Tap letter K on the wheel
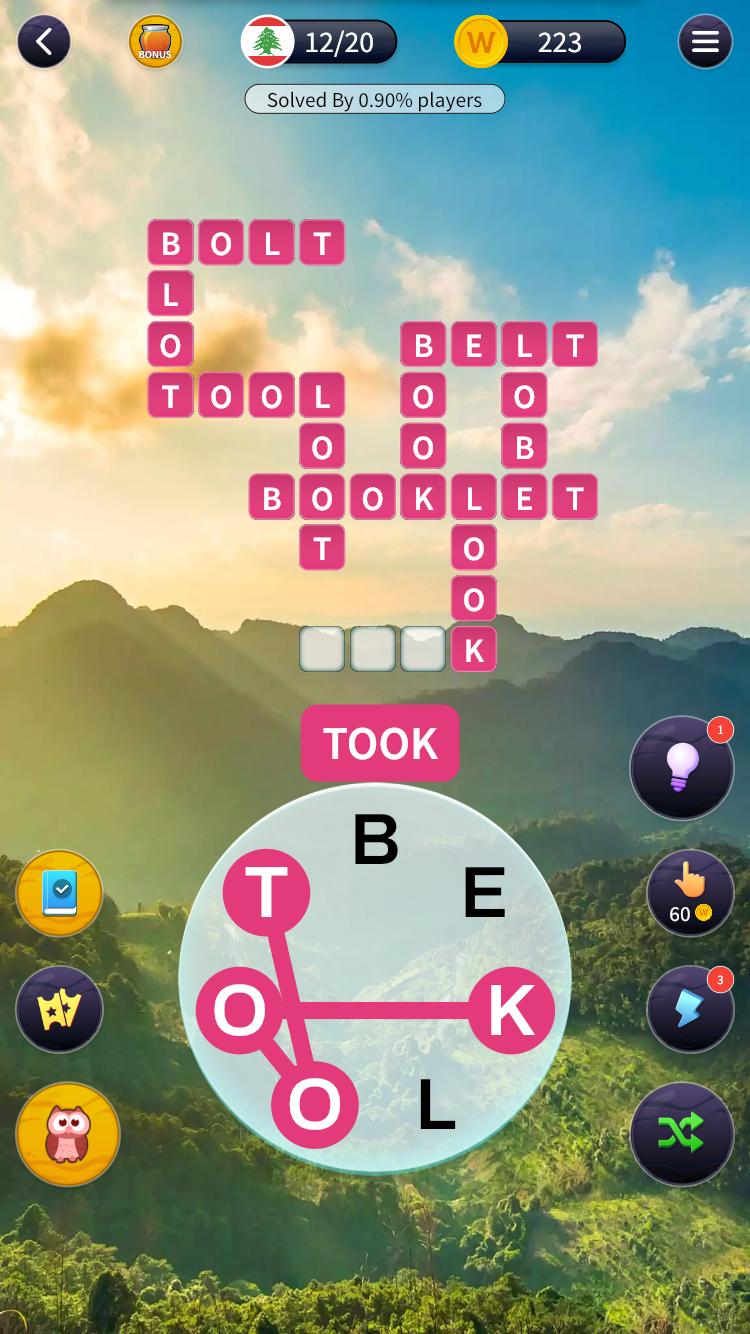The height and width of the screenshot is (1334, 750). click(510, 1010)
